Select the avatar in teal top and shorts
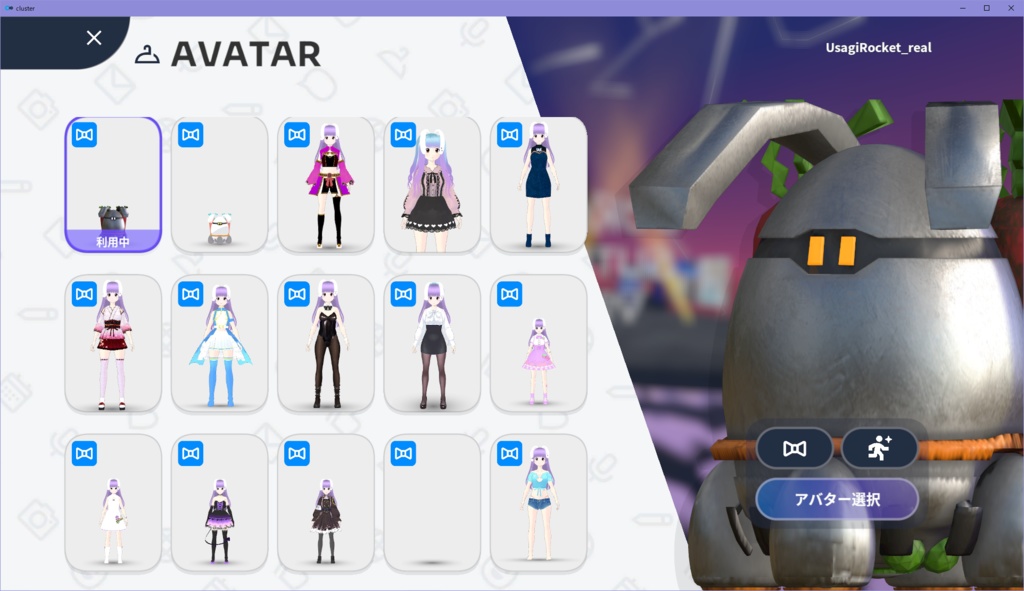Viewport: 1024px width, 591px height. [x=538, y=502]
